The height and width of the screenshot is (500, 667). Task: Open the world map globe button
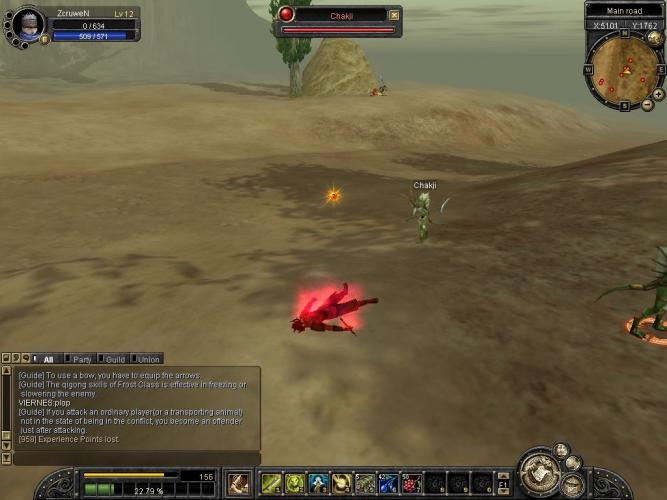coord(655,39)
